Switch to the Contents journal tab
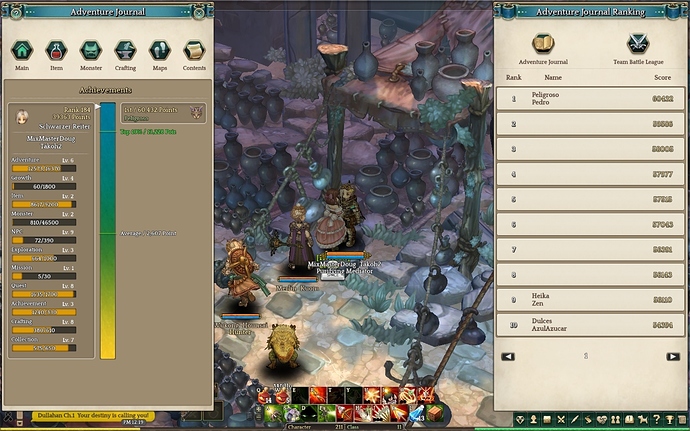The width and height of the screenshot is (690, 431). pyautogui.click(x=194, y=52)
